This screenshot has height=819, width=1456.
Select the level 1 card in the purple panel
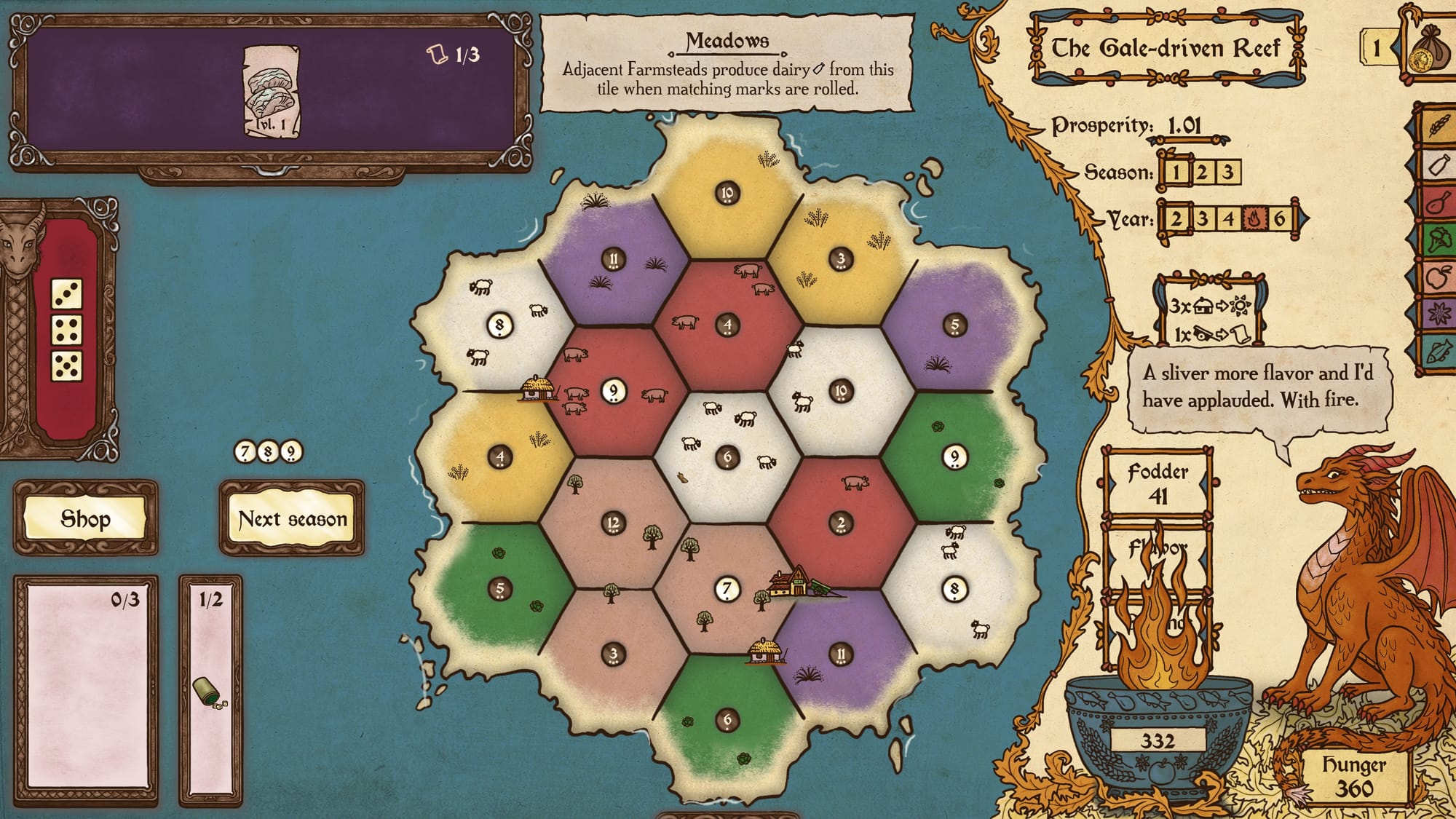tap(271, 91)
